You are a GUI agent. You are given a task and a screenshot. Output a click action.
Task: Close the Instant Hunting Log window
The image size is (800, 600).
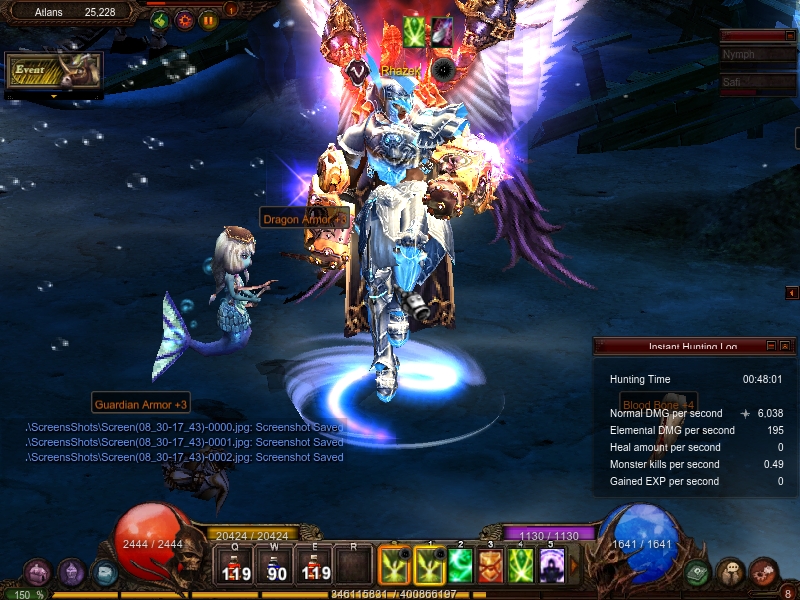(785, 346)
